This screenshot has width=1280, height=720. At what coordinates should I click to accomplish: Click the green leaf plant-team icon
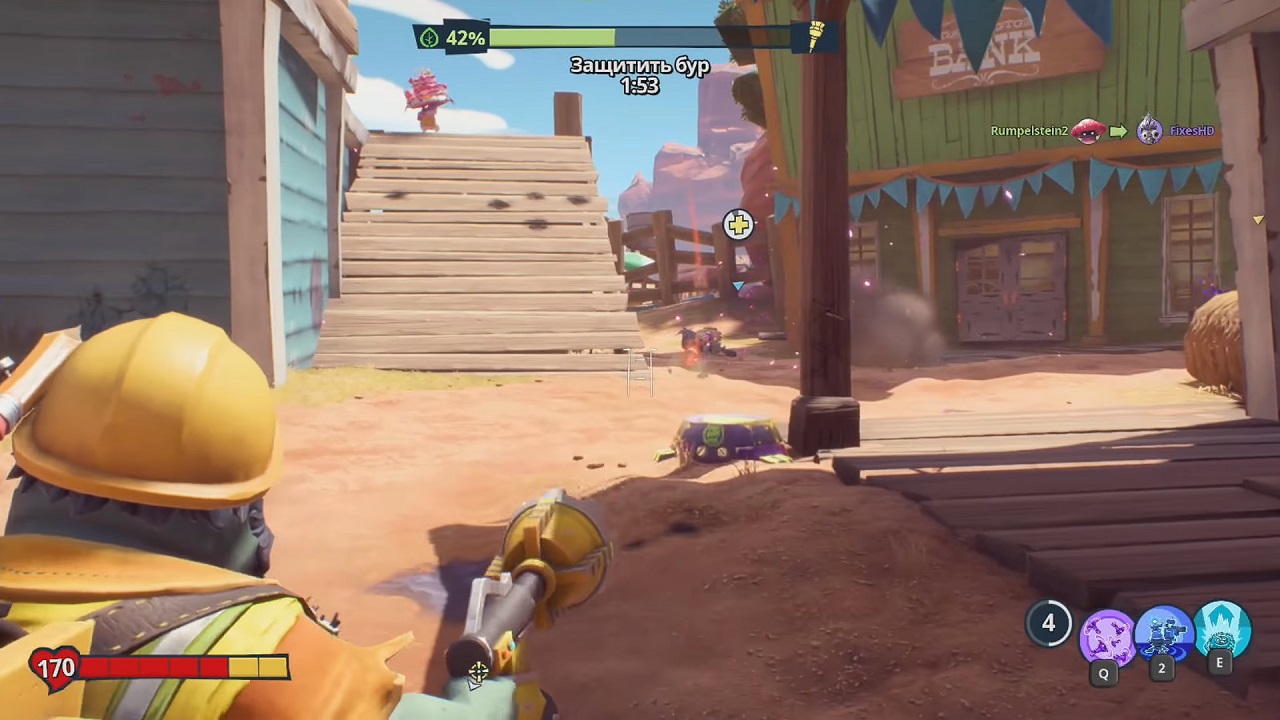[430, 38]
